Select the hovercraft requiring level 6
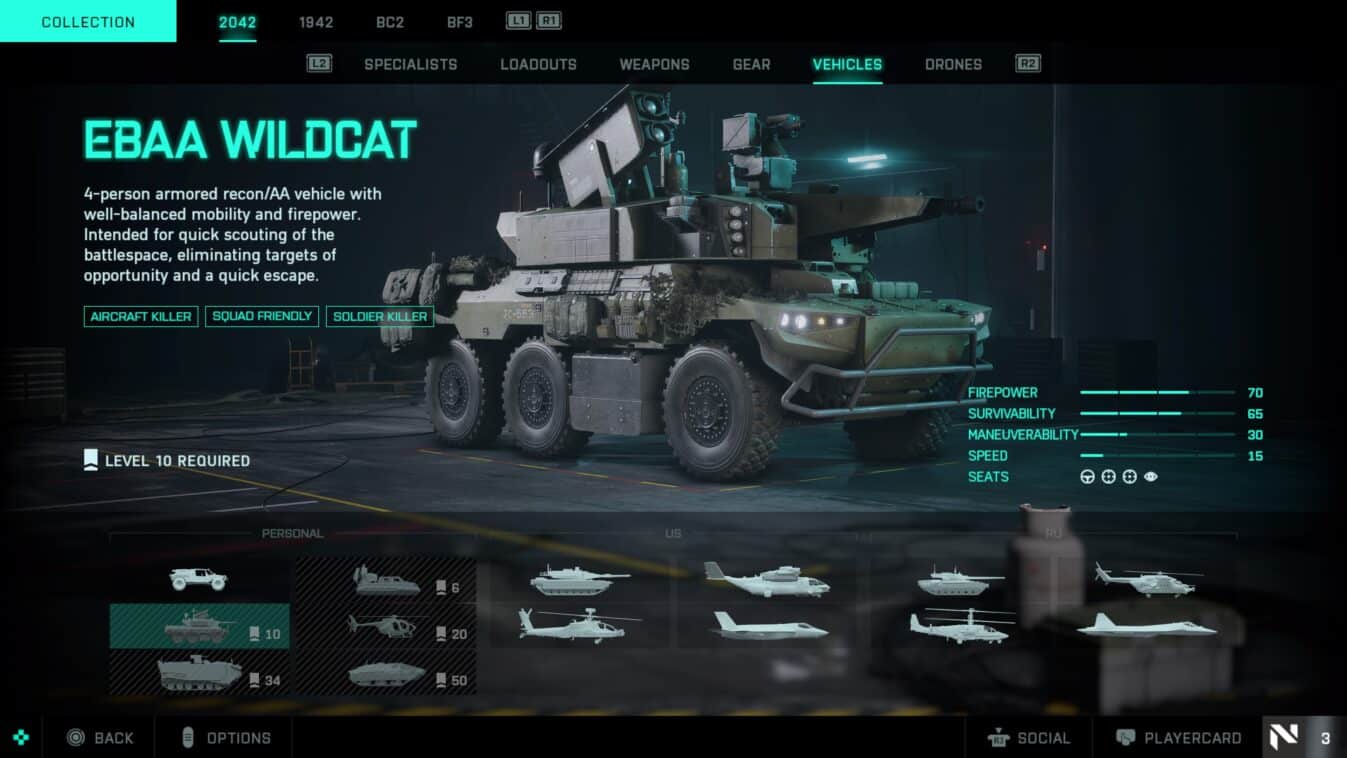Image resolution: width=1347 pixels, height=758 pixels. pos(385,582)
